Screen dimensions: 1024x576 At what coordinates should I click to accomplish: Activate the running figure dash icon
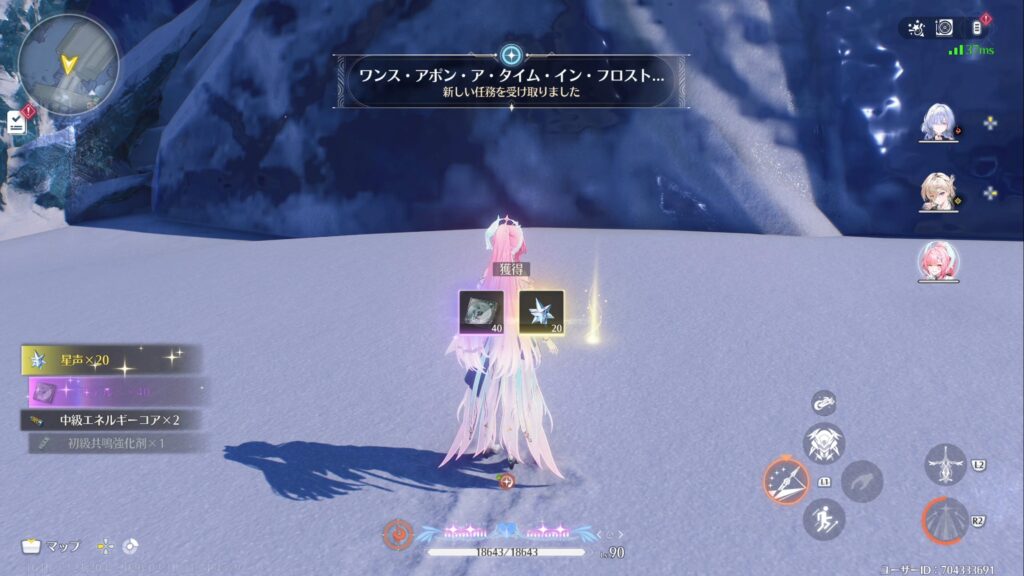pos(824,519)
